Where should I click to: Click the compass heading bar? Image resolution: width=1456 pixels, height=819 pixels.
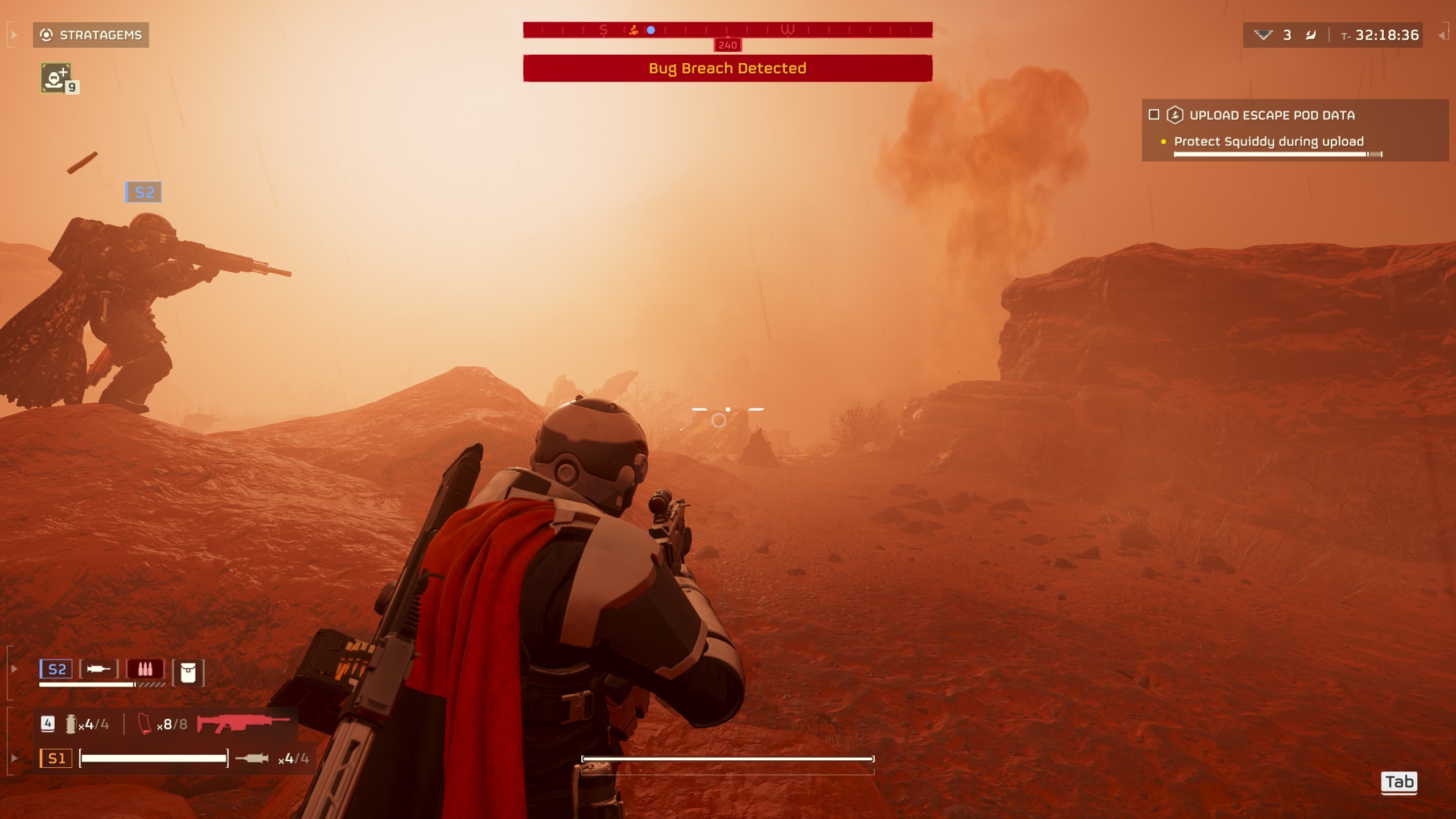[x=727, y=30]
